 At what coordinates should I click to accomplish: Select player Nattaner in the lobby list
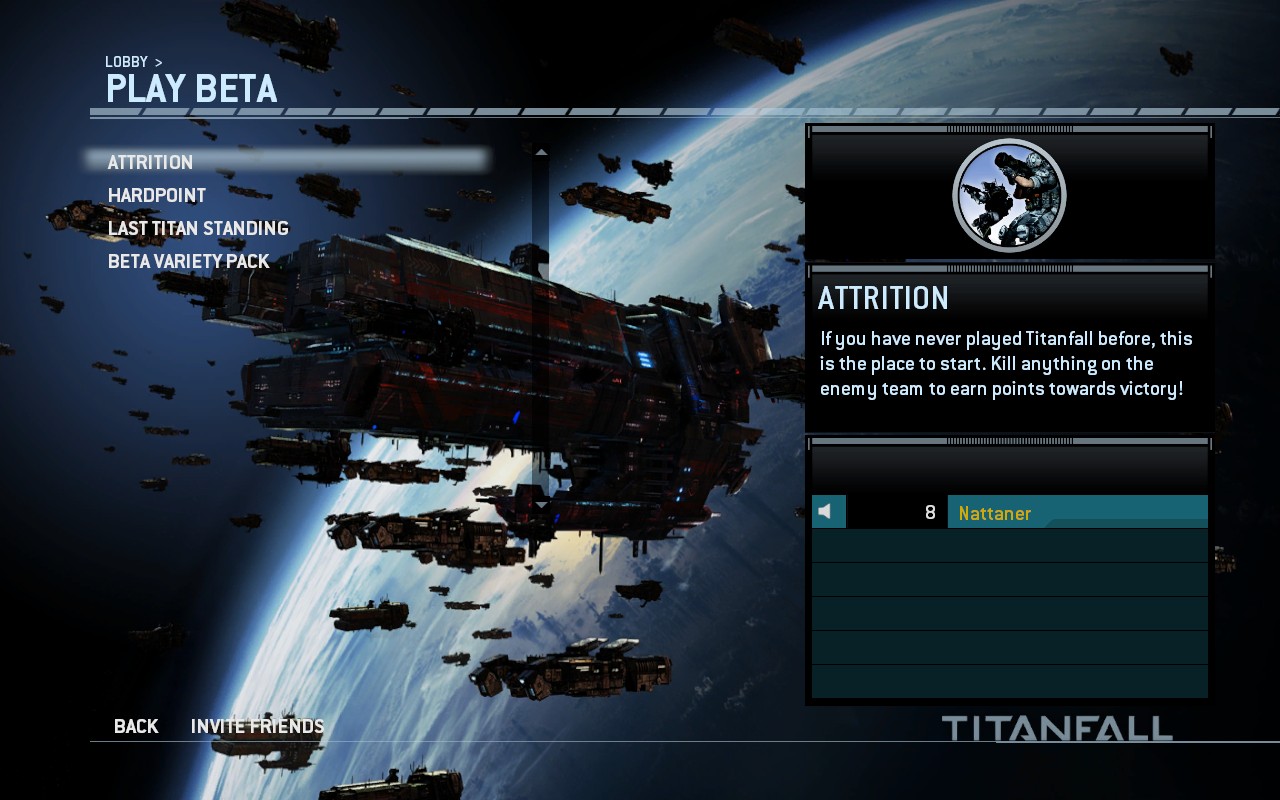[995, 513]
